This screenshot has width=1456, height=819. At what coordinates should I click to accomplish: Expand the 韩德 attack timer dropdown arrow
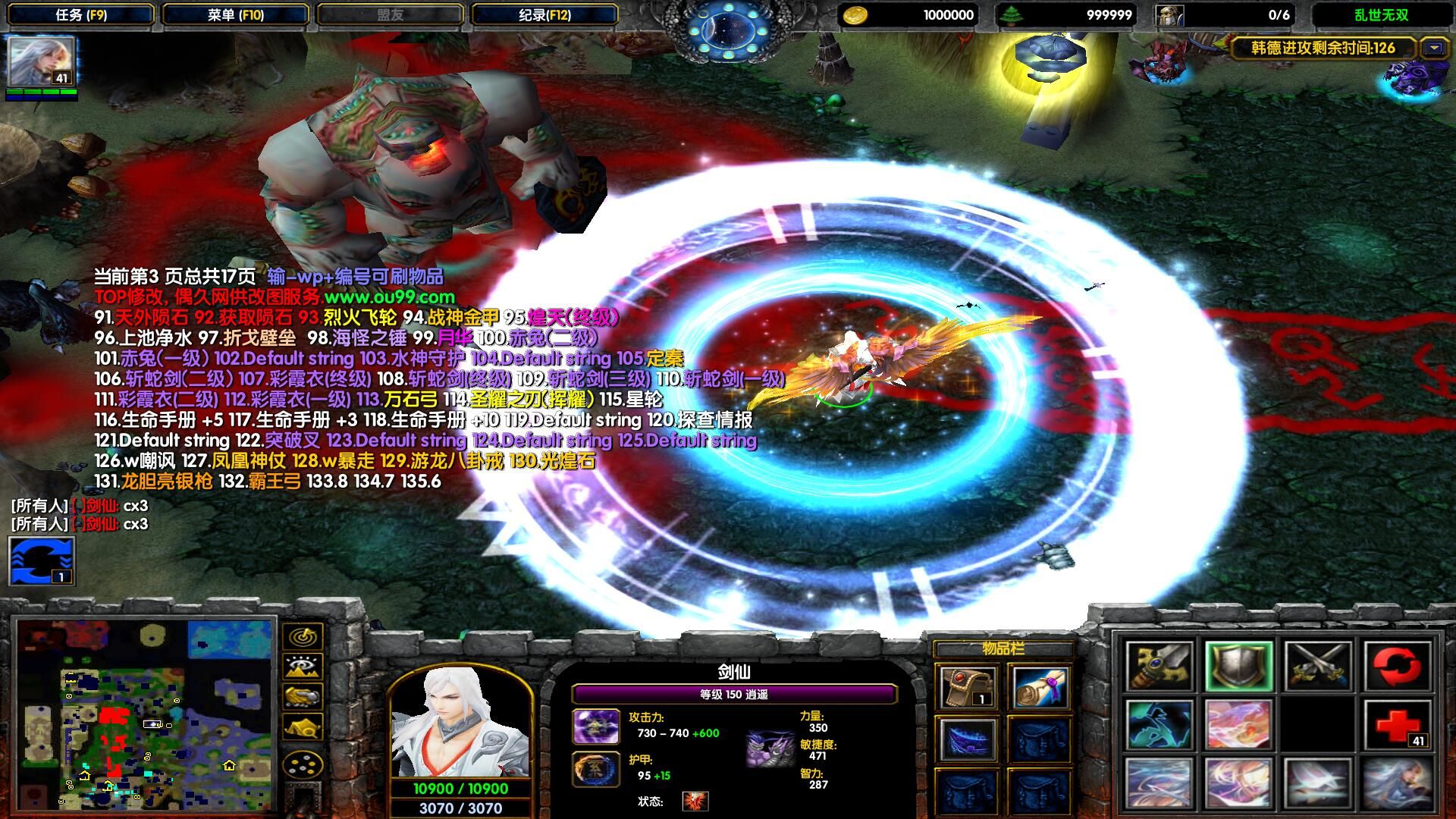click(1433, 48)
